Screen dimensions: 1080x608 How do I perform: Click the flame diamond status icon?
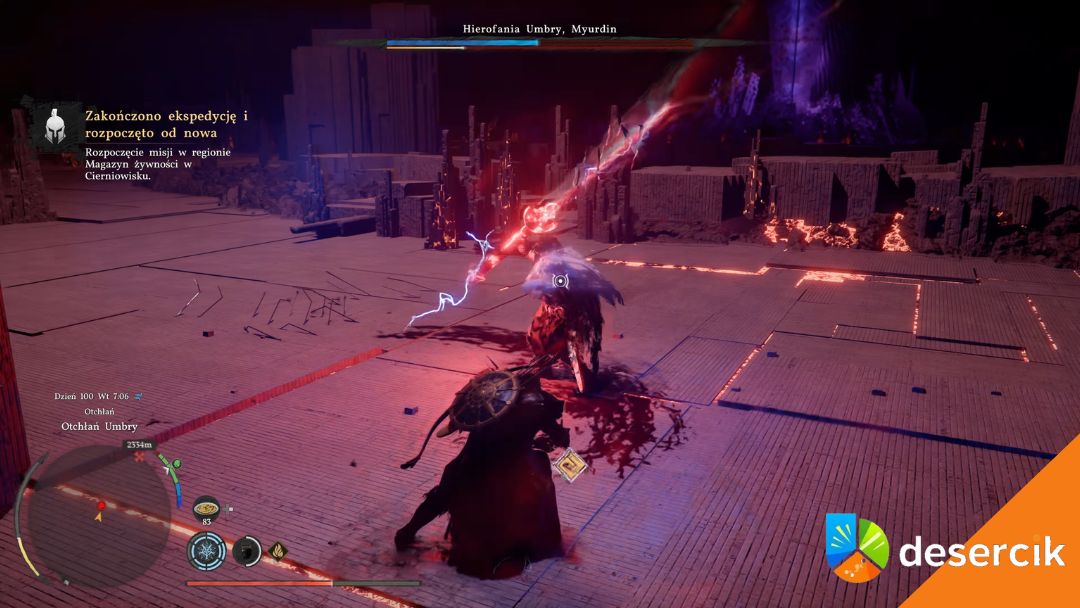pyautogui.click(x=276, y=549)
